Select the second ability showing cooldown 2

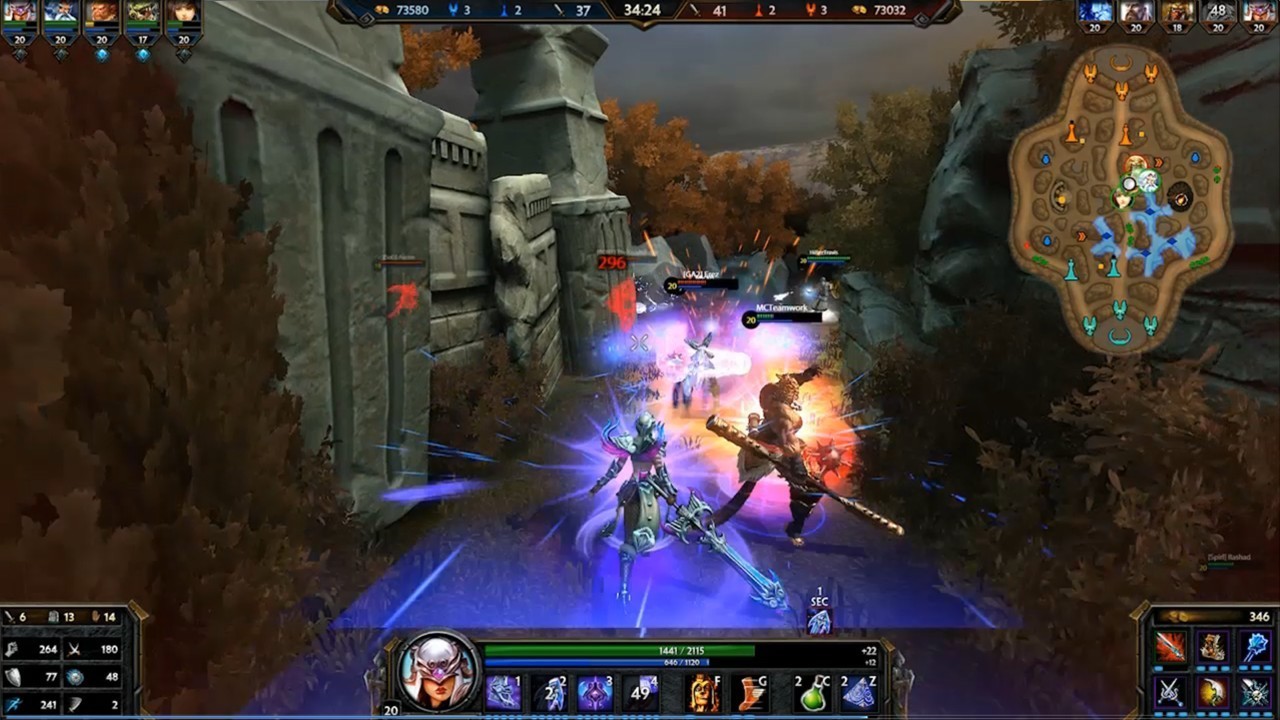[549, 692]
